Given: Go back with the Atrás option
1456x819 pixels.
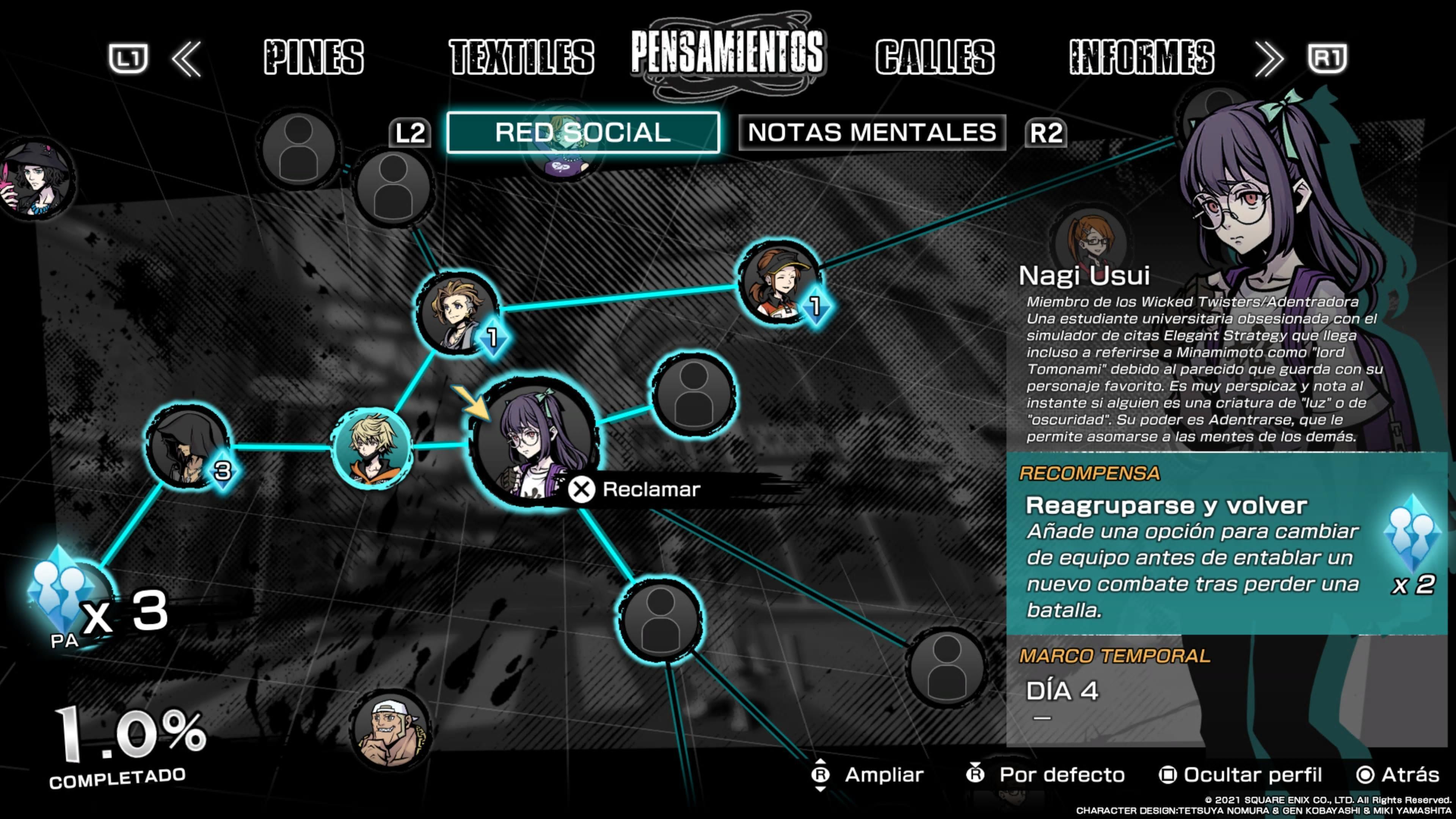Looking at the screenshot, I should pyautogui.click(x=1398, y=775).
